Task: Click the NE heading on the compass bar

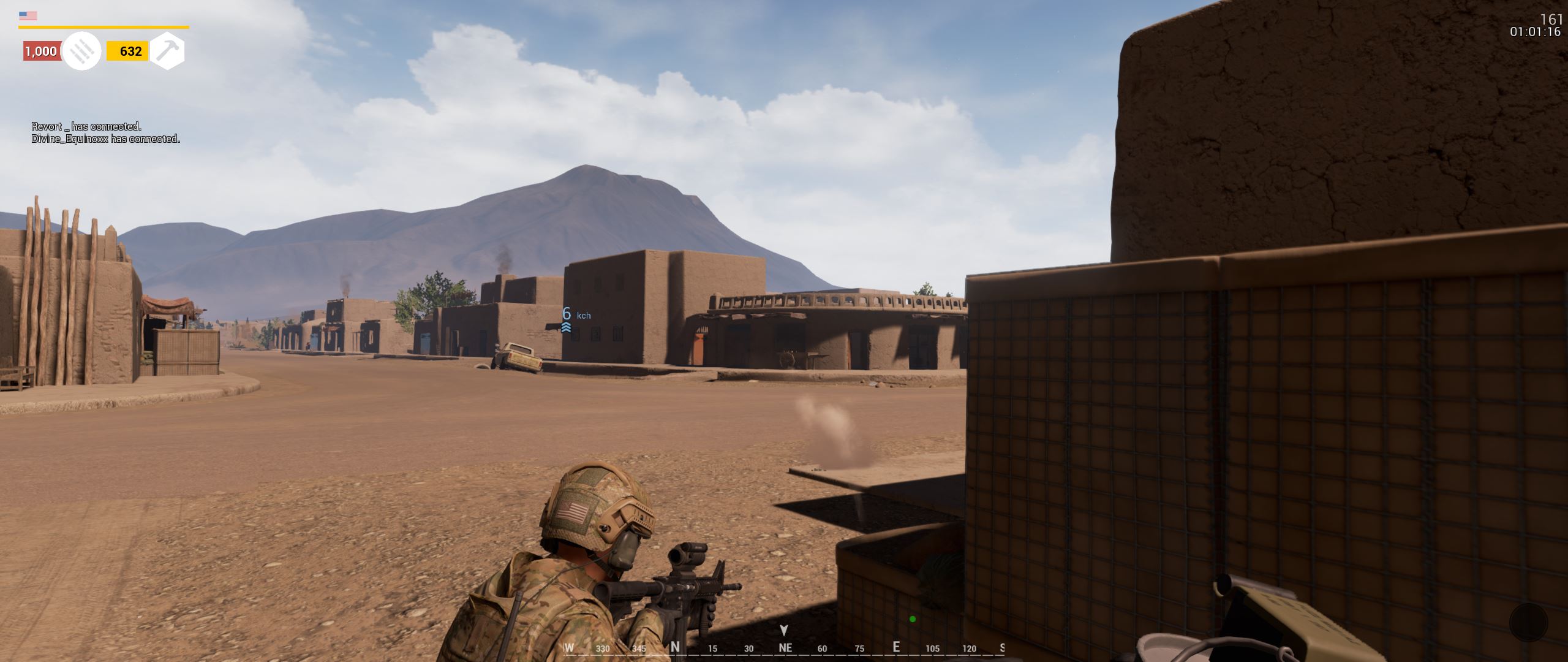Action: point(785,648)
